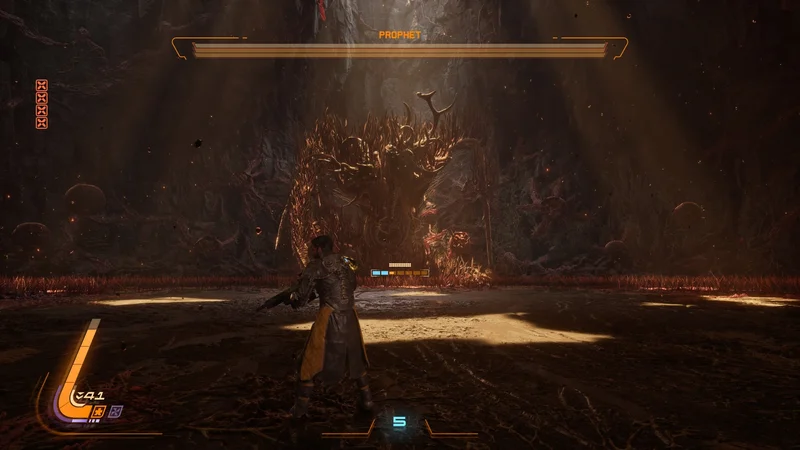The width and height of the screenshot is (800, 450).
Task: Select the purple cross ability icon
Action: tap(114, 410)
